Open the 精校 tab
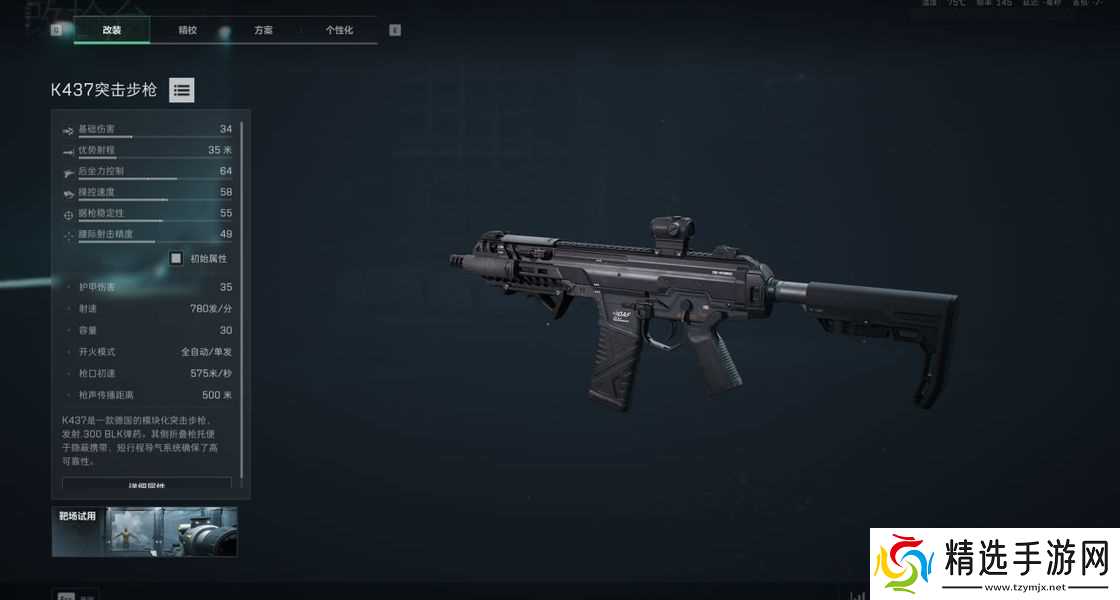Viewport: 1120px width, 600px height. 188,30
